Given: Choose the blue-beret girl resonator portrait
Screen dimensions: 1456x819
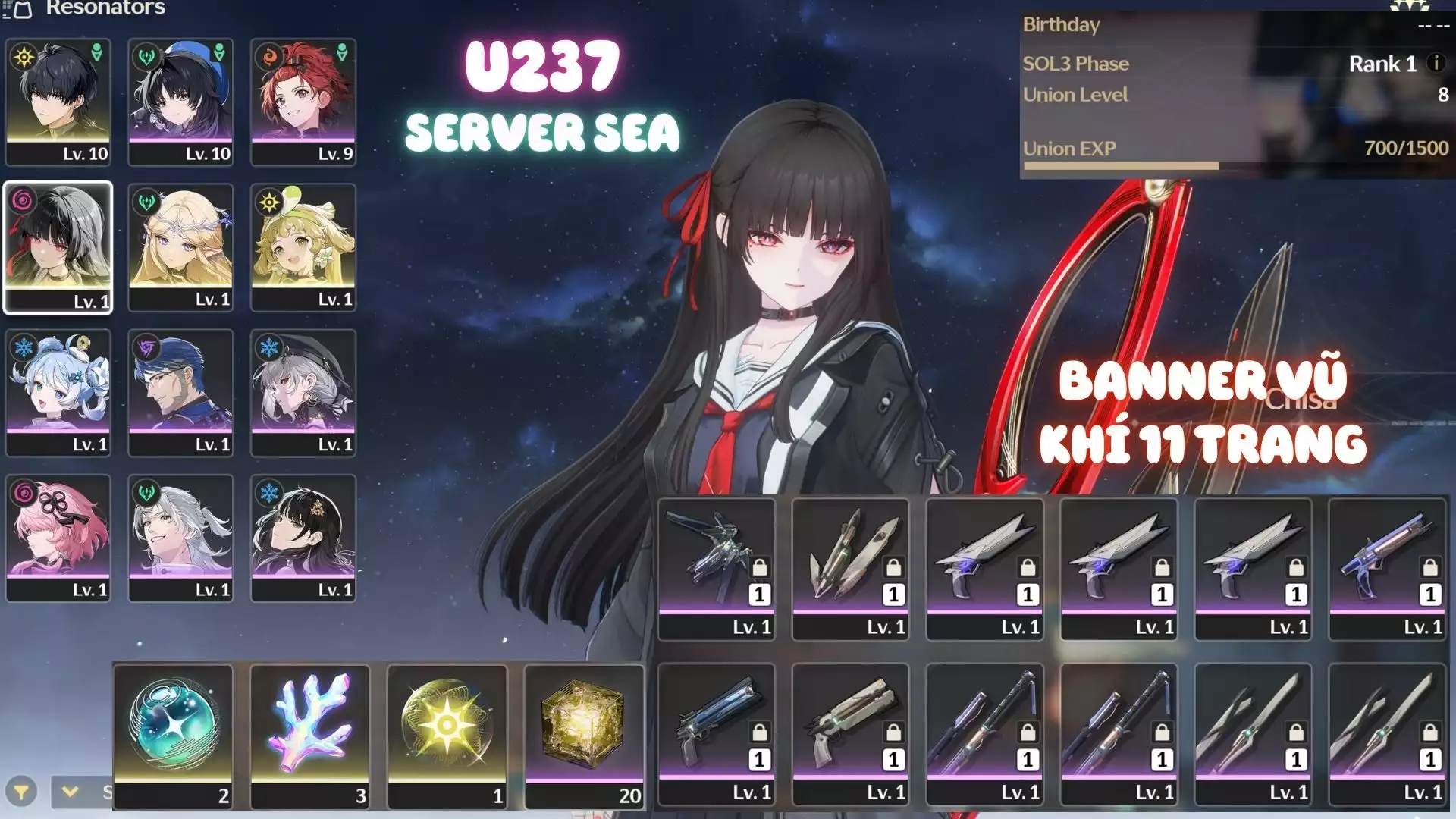Looking at the screenshot, I should click(x=180, y=101).
